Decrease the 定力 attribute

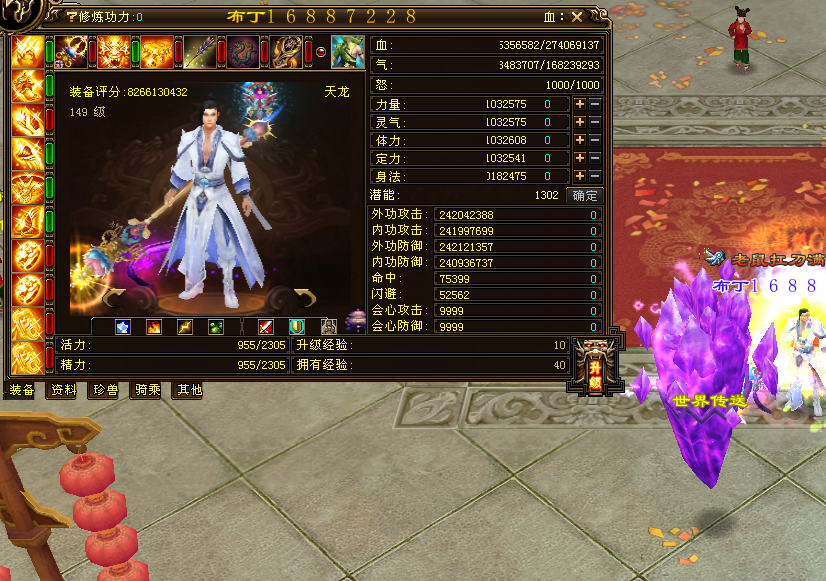point(595,159)
